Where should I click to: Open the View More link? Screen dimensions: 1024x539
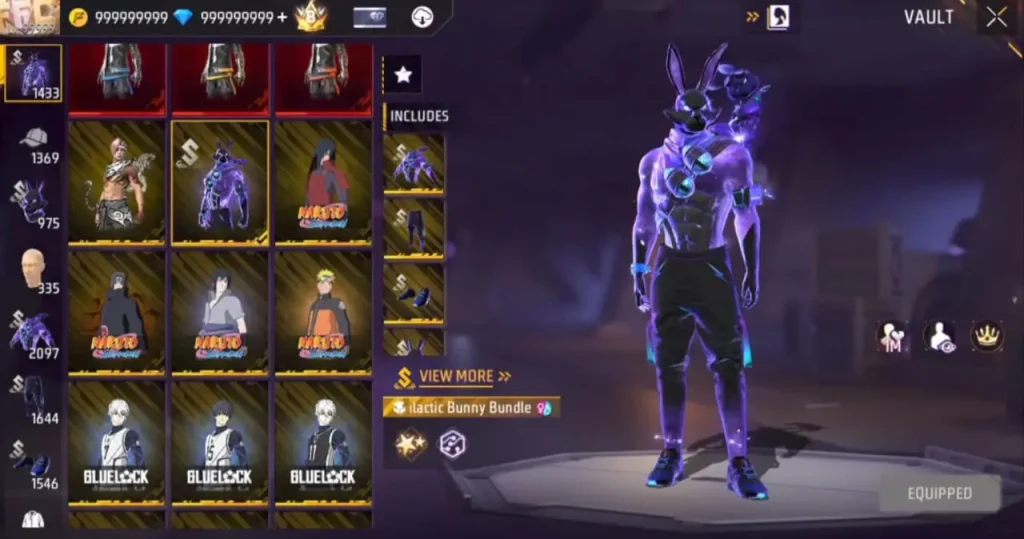click(456, 377)
